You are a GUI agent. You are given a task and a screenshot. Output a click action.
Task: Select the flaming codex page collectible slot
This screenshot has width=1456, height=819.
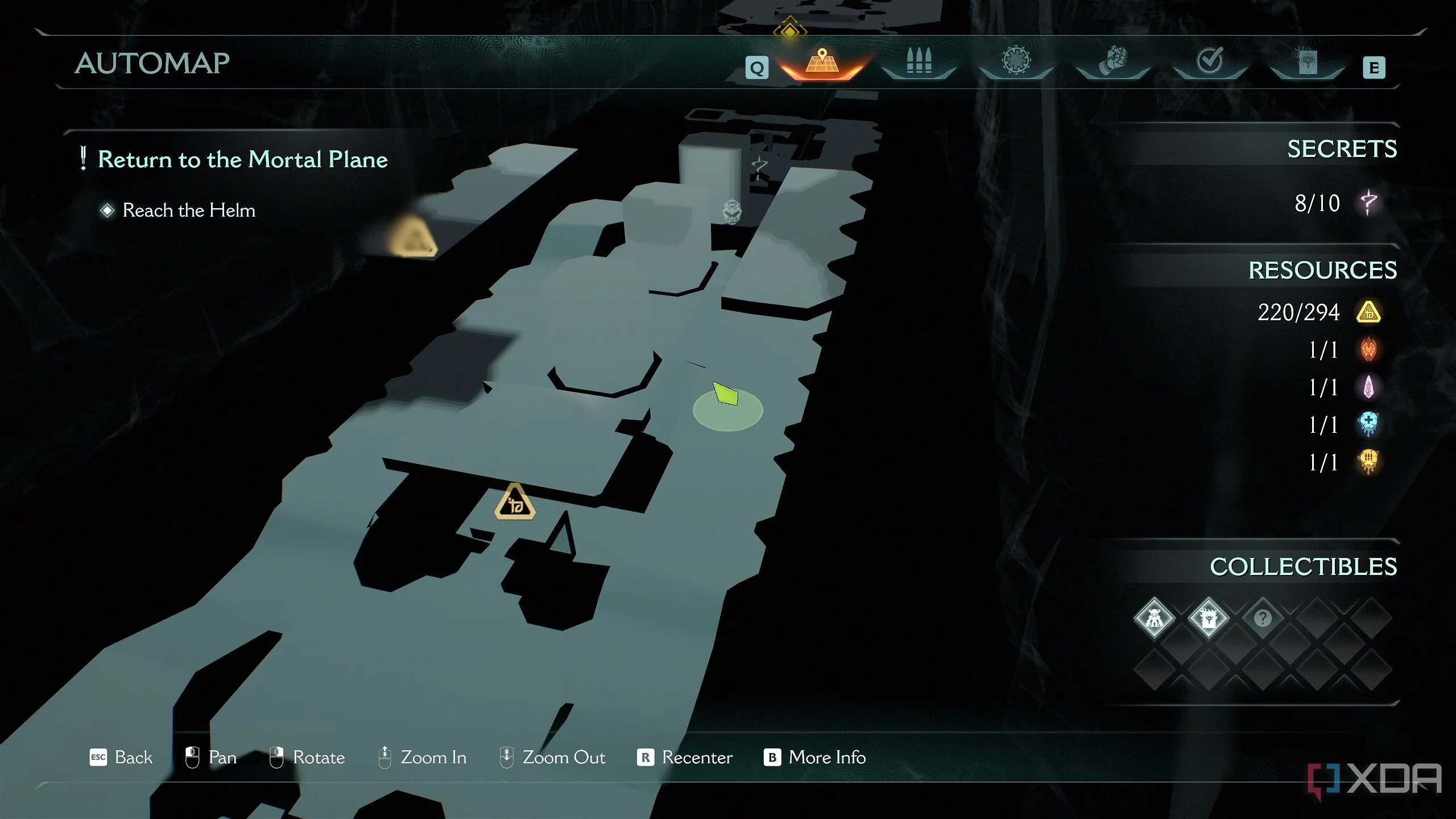point(1208,618)
